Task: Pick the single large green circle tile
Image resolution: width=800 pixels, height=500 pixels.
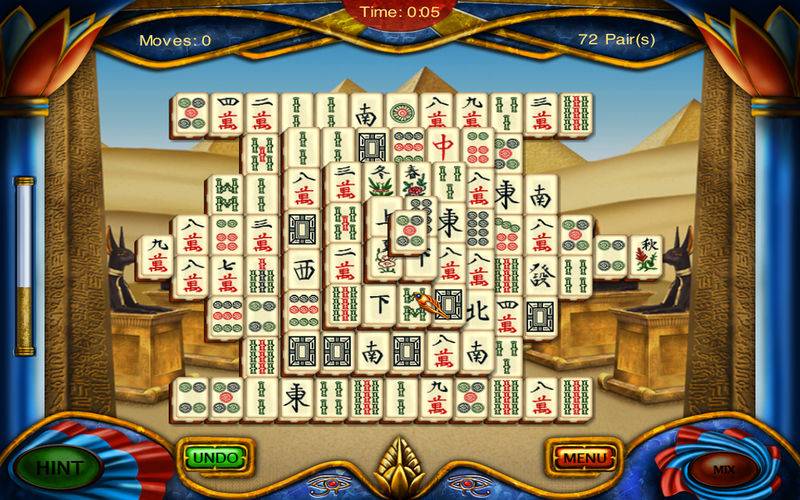Action: (404, 113)
